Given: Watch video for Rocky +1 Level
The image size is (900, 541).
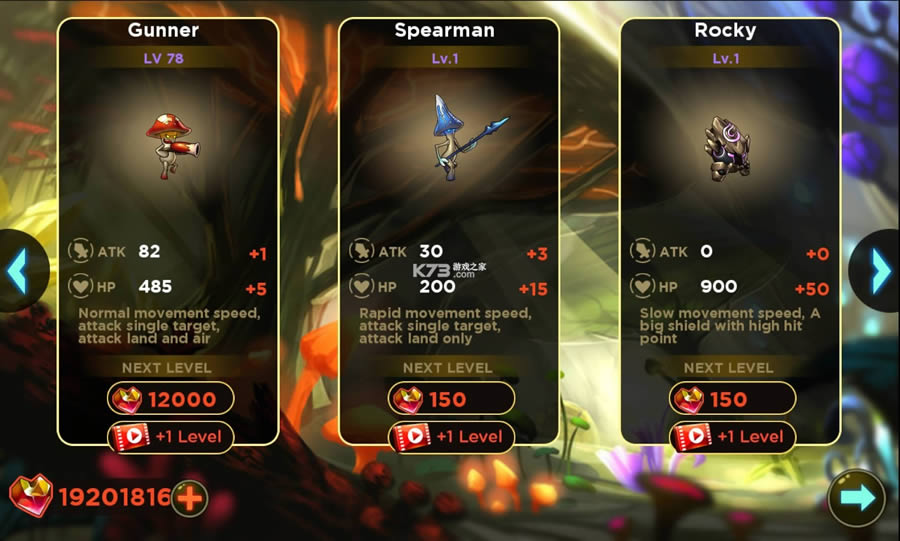Looking at the screenshot, I should (x=732, y=437).
